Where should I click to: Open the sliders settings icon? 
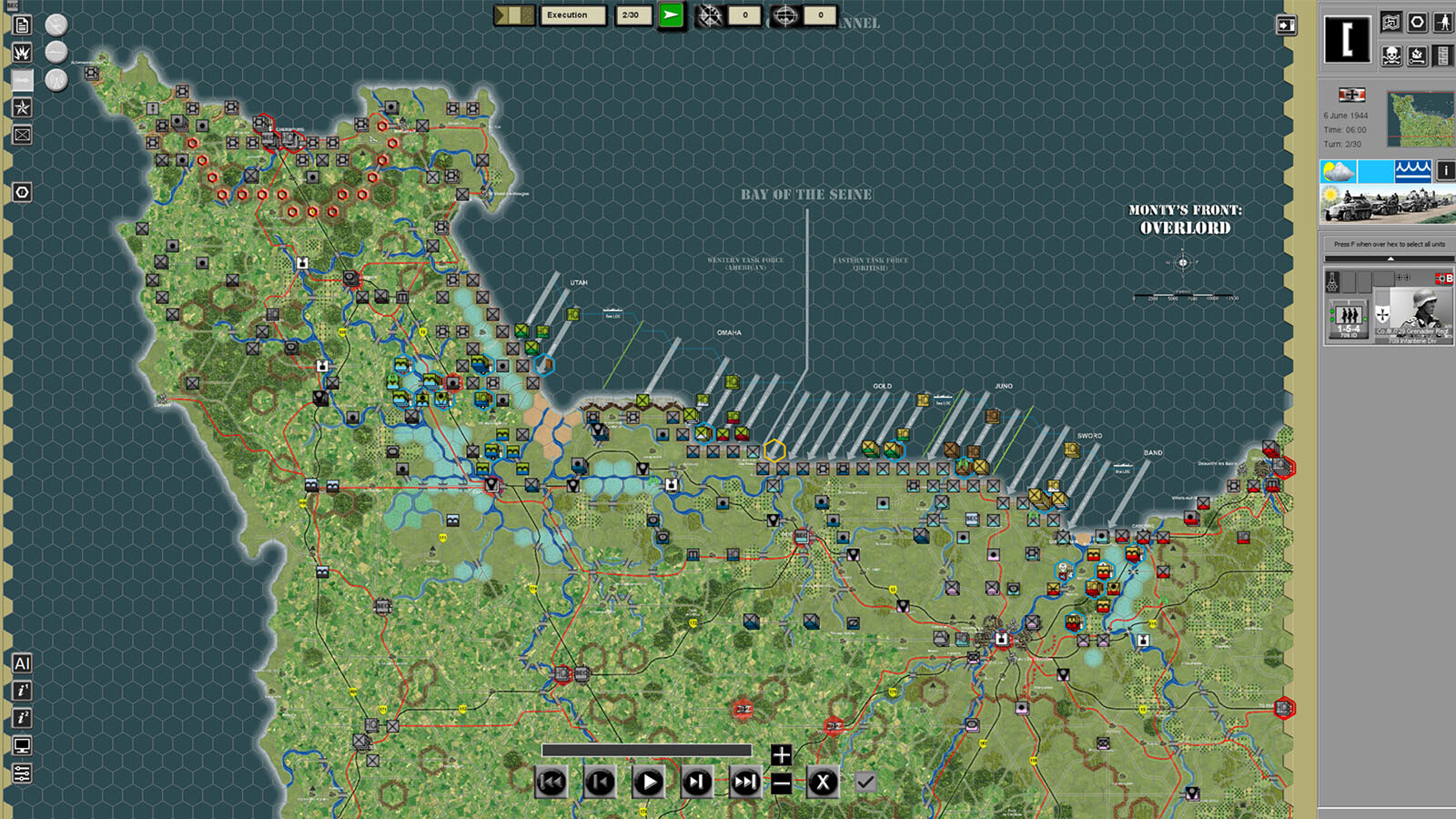pos(22,773)
